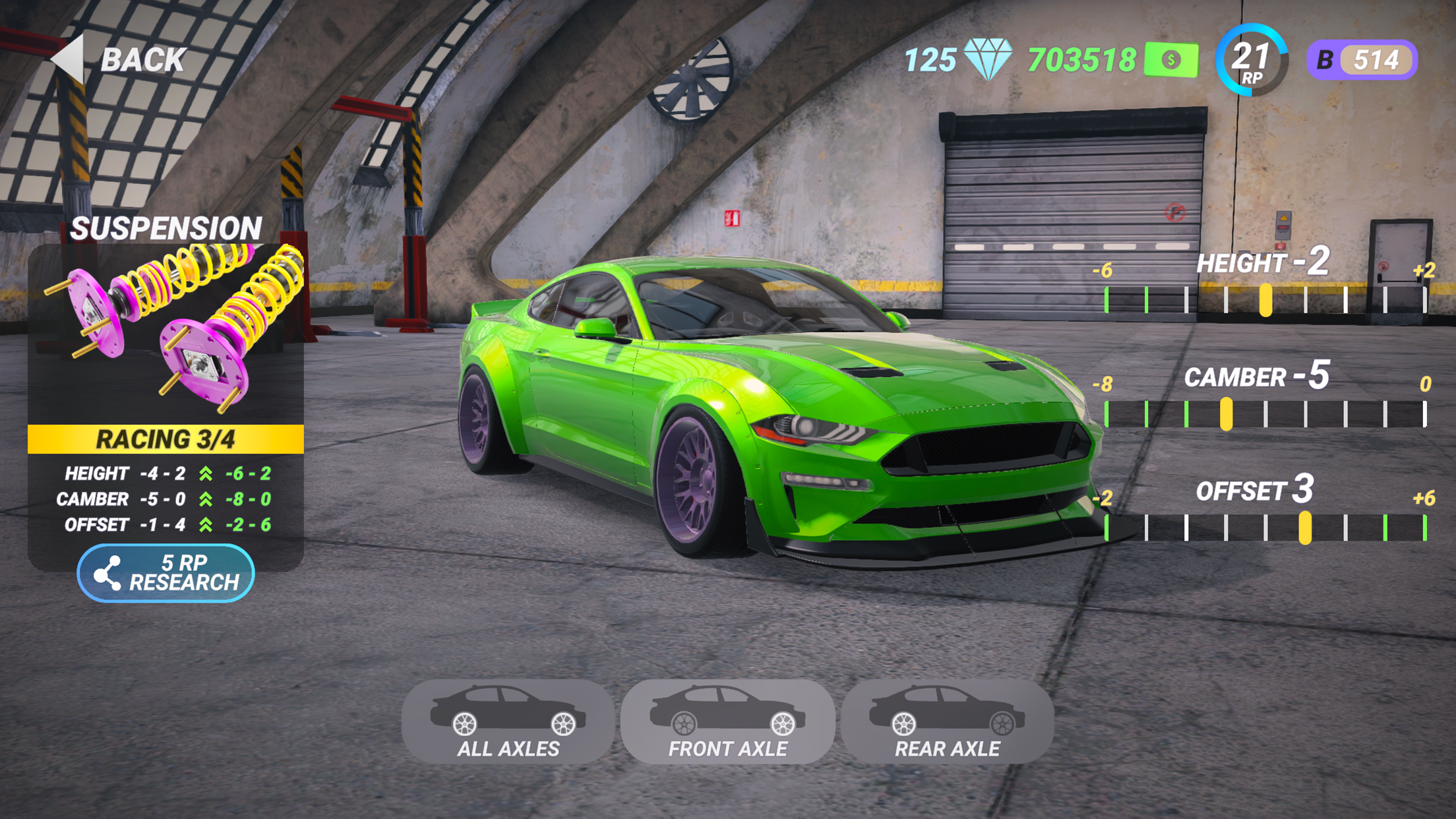1456x819 pixels.
Task: Expand the Height upgrade with green chevrons
Action: click(204, 473)
